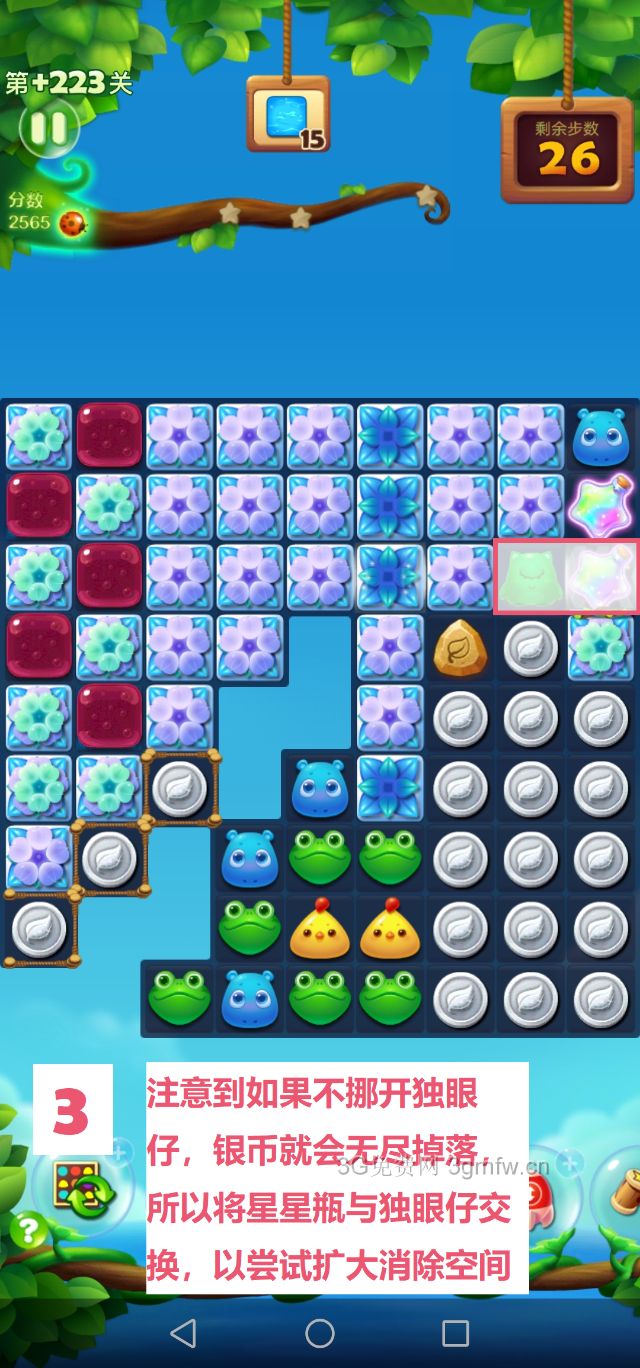The width and height of the screenshot is (640, 1368).
Task: Select the golden leaf stone tile
Action: (460, 648)
